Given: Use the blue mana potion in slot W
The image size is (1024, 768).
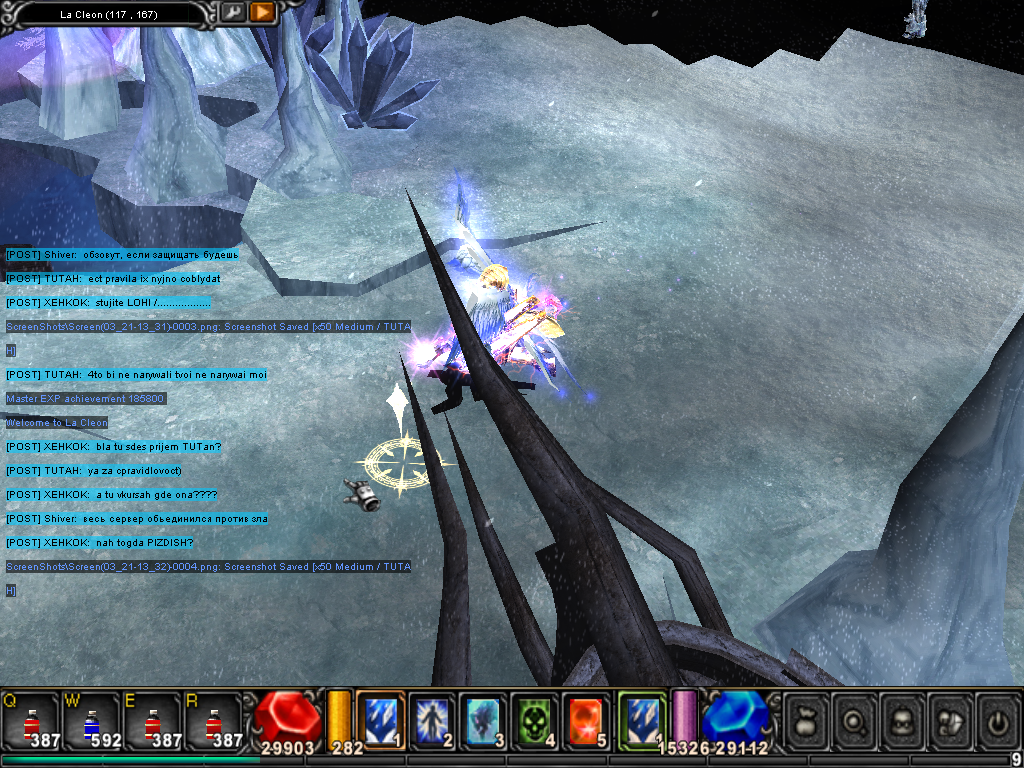Looking at the screenshot, I should coord(93,722).
